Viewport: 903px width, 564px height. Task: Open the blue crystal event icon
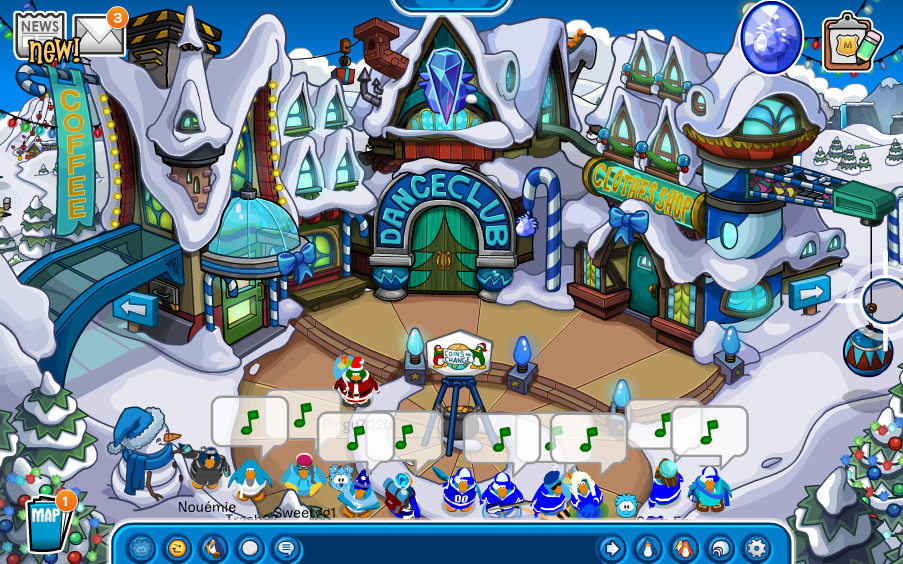(x=771, y=37)
